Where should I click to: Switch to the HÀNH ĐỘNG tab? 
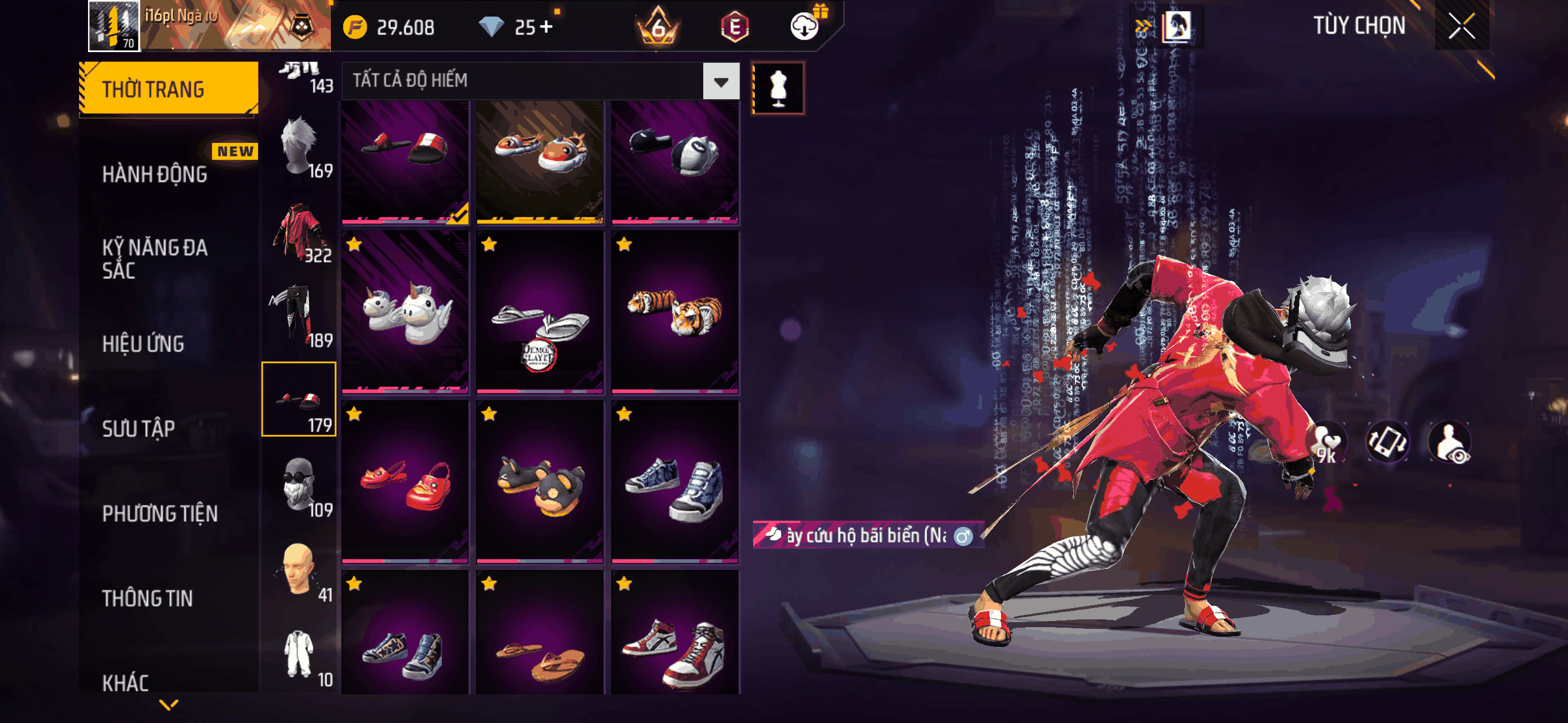155,175
